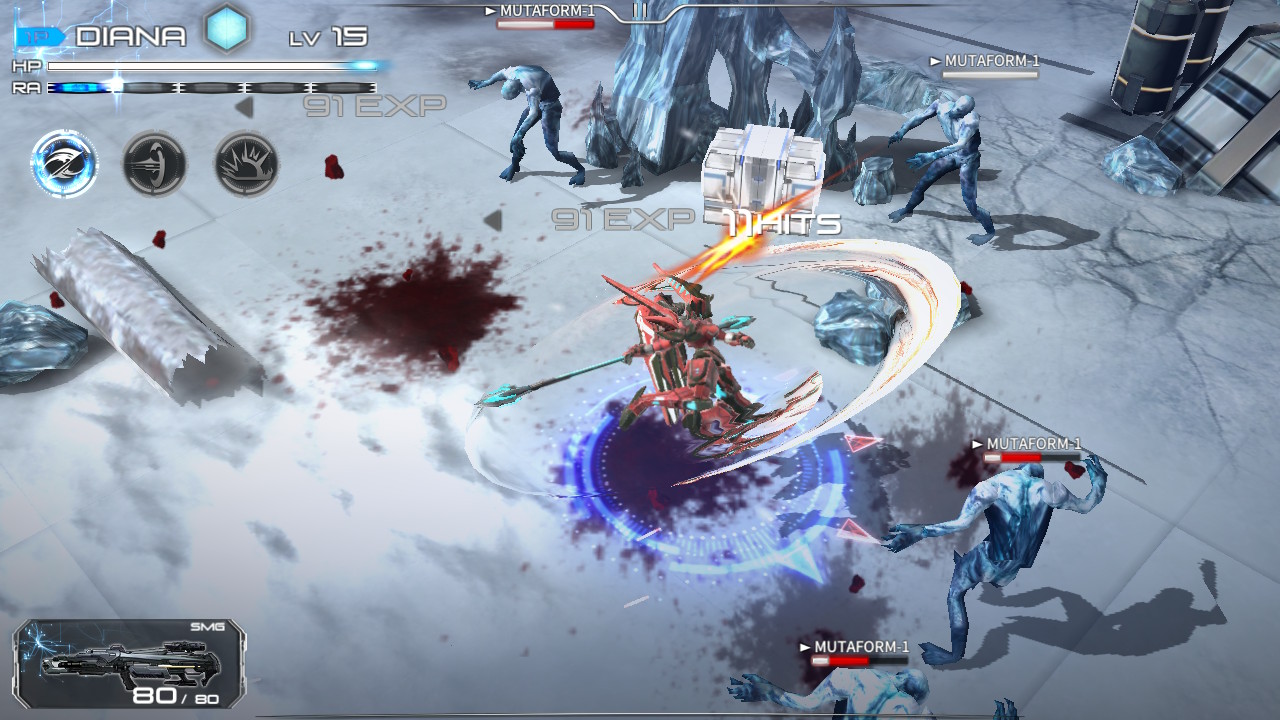Viewport: 1280px width, 720px height.
Task: Trigger the ground burst explosion skill
Action: point(246,164)
